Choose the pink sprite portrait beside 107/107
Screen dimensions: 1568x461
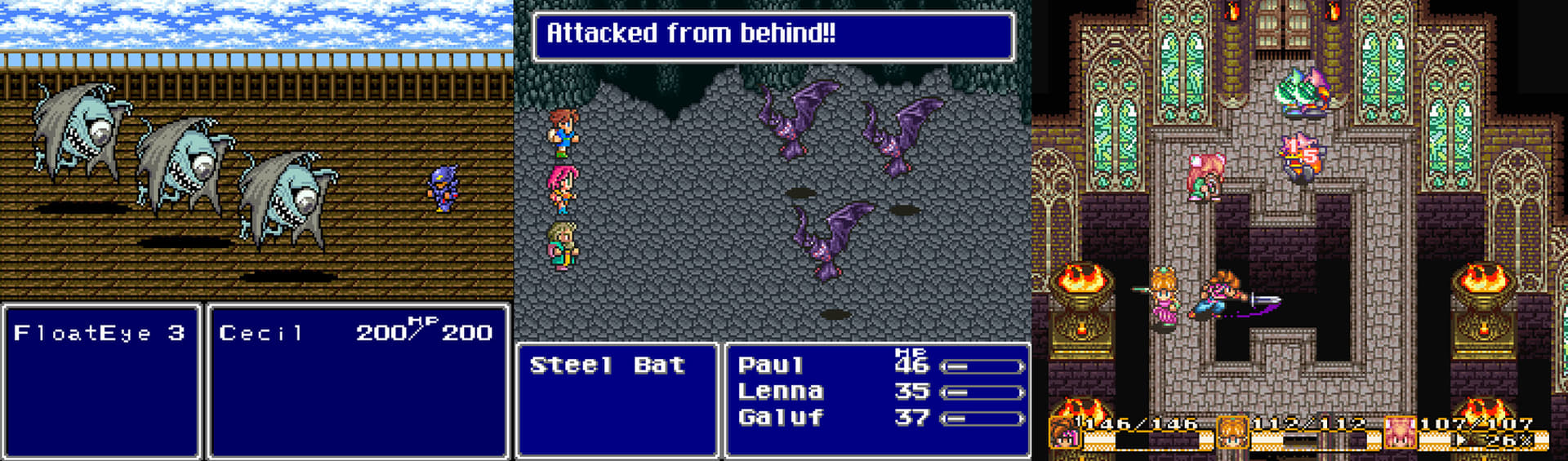(x=1400, y=432)
